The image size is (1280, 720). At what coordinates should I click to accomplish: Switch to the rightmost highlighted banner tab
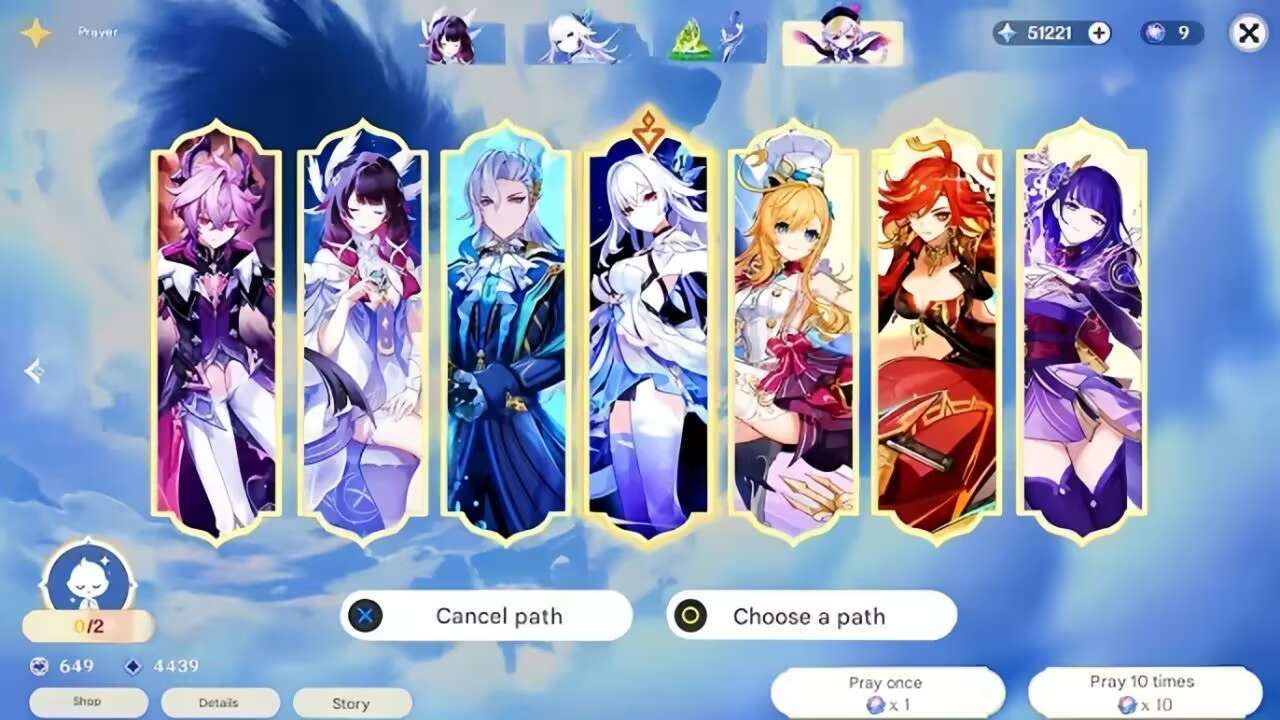point(843,42)
